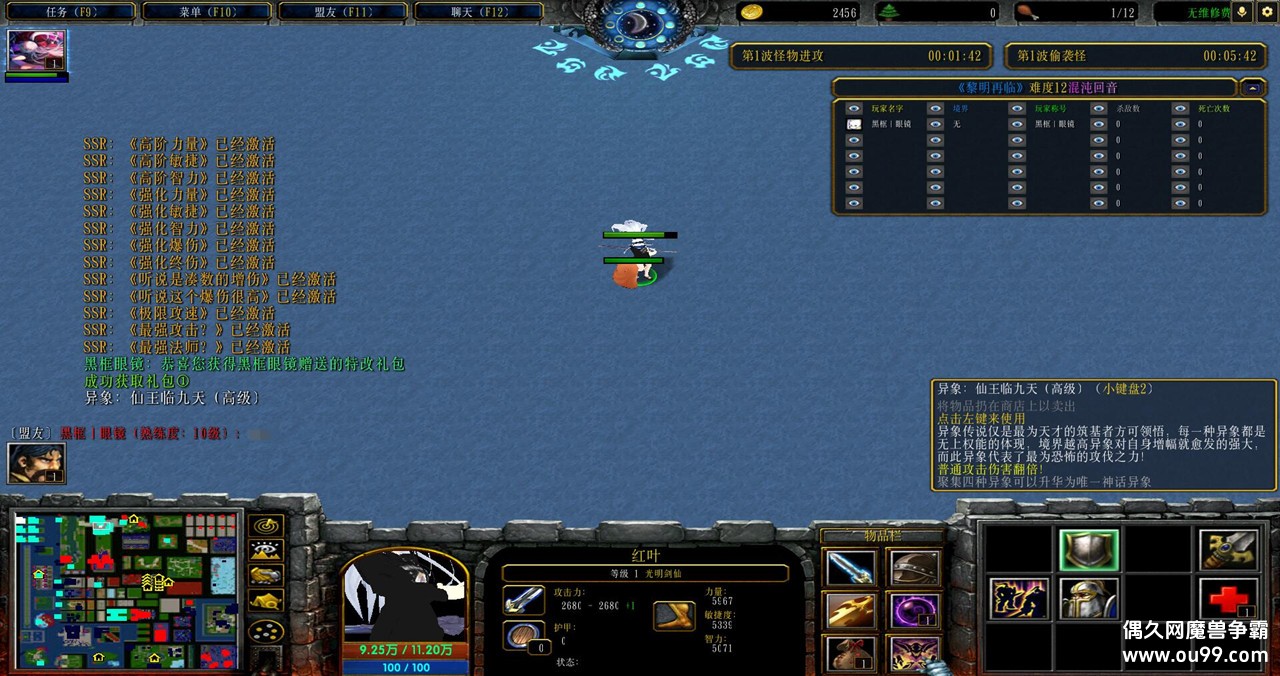
Task: Click the minimap
Action: [126, 590]
